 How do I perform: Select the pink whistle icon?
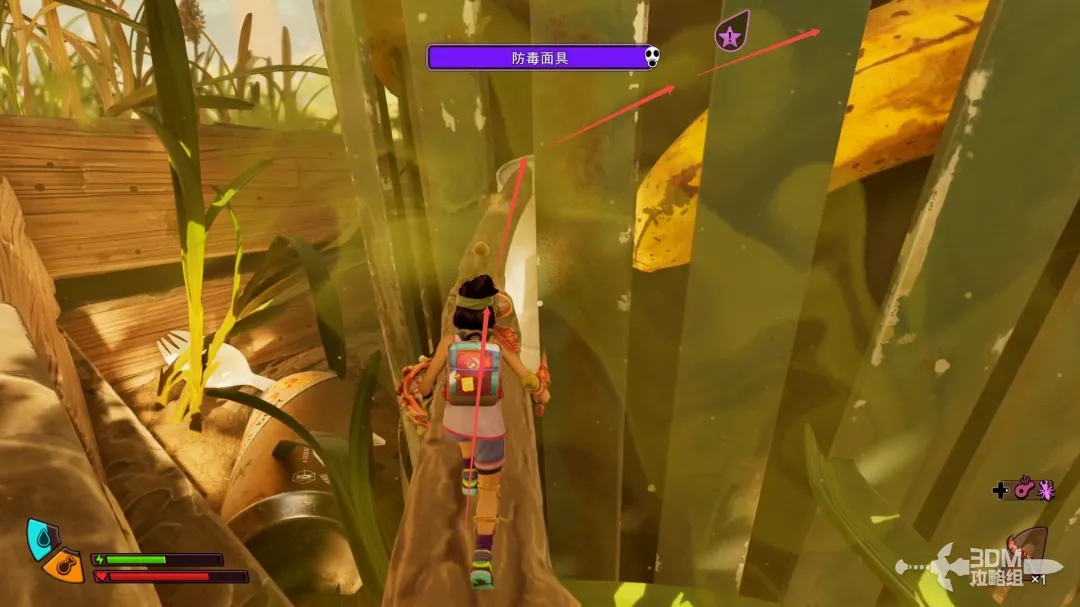1023,490
